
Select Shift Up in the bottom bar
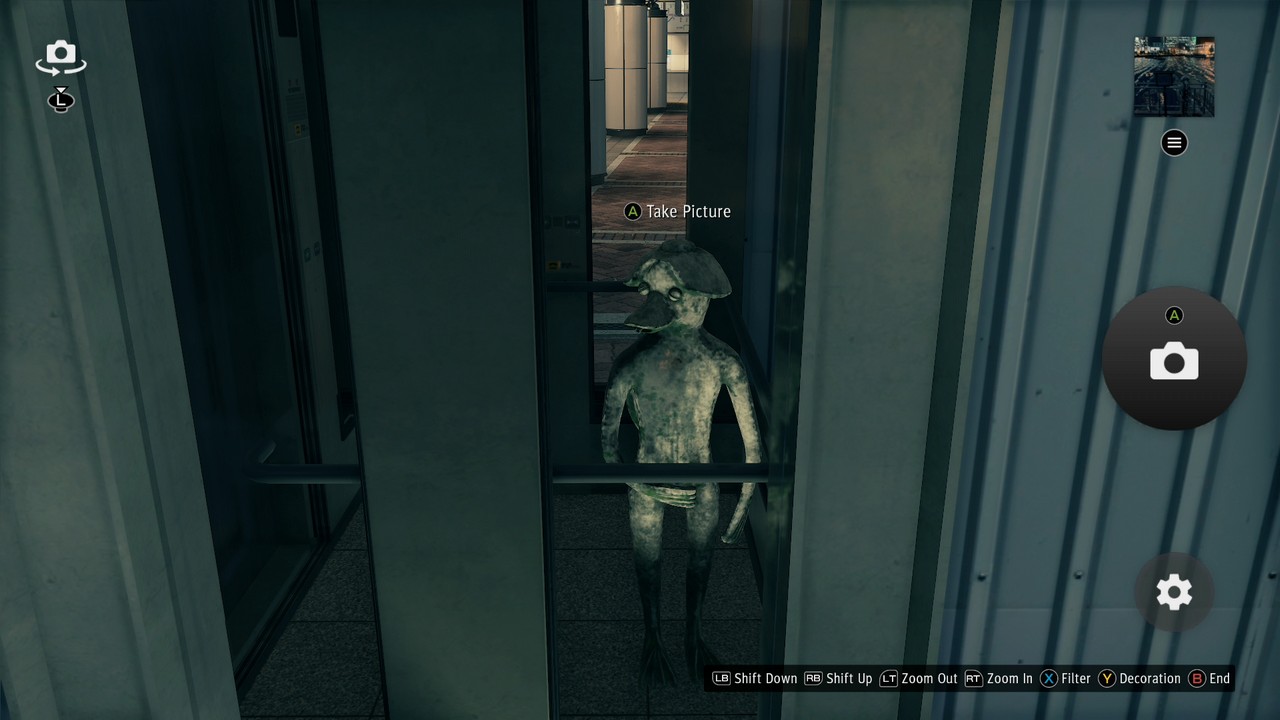coord(843,678)
